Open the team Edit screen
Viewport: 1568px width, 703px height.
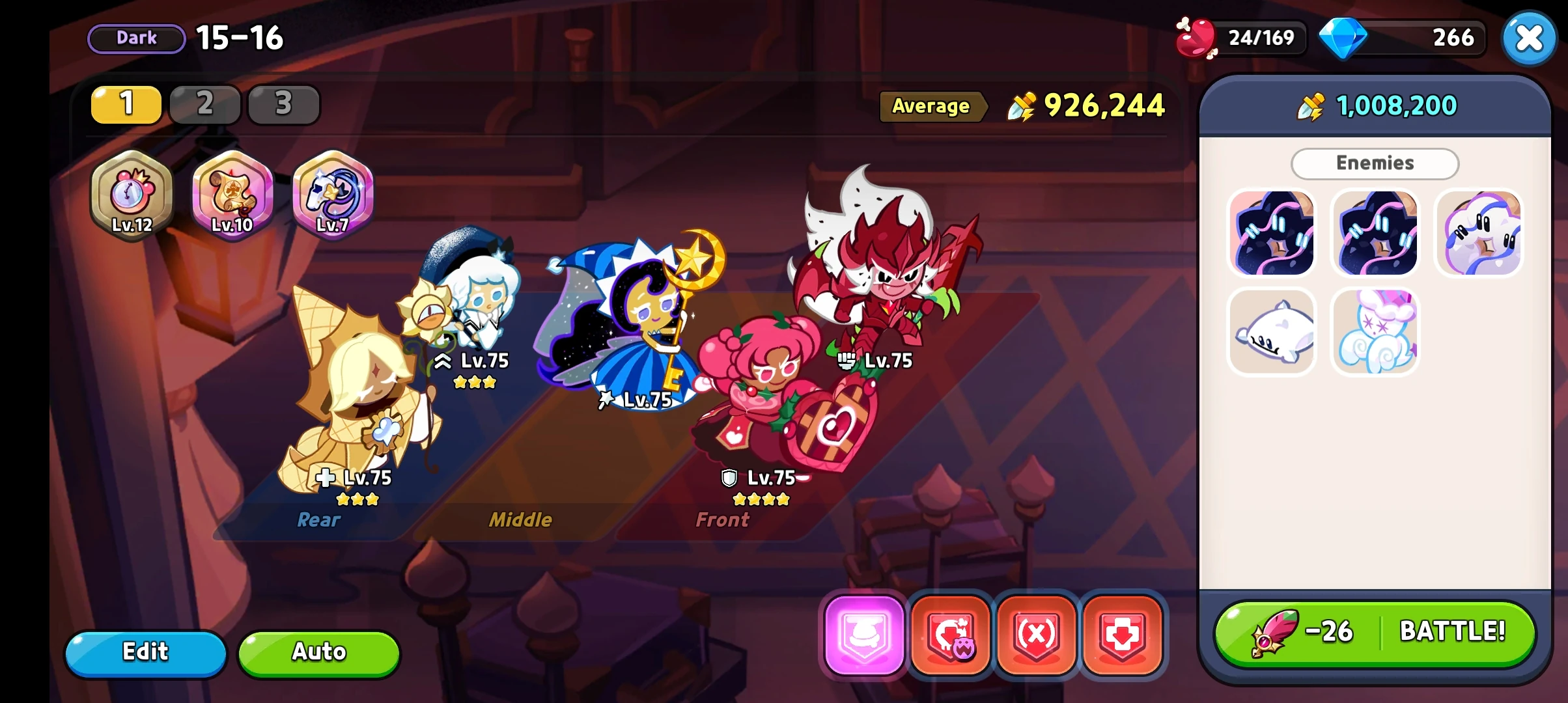point(146,652)
